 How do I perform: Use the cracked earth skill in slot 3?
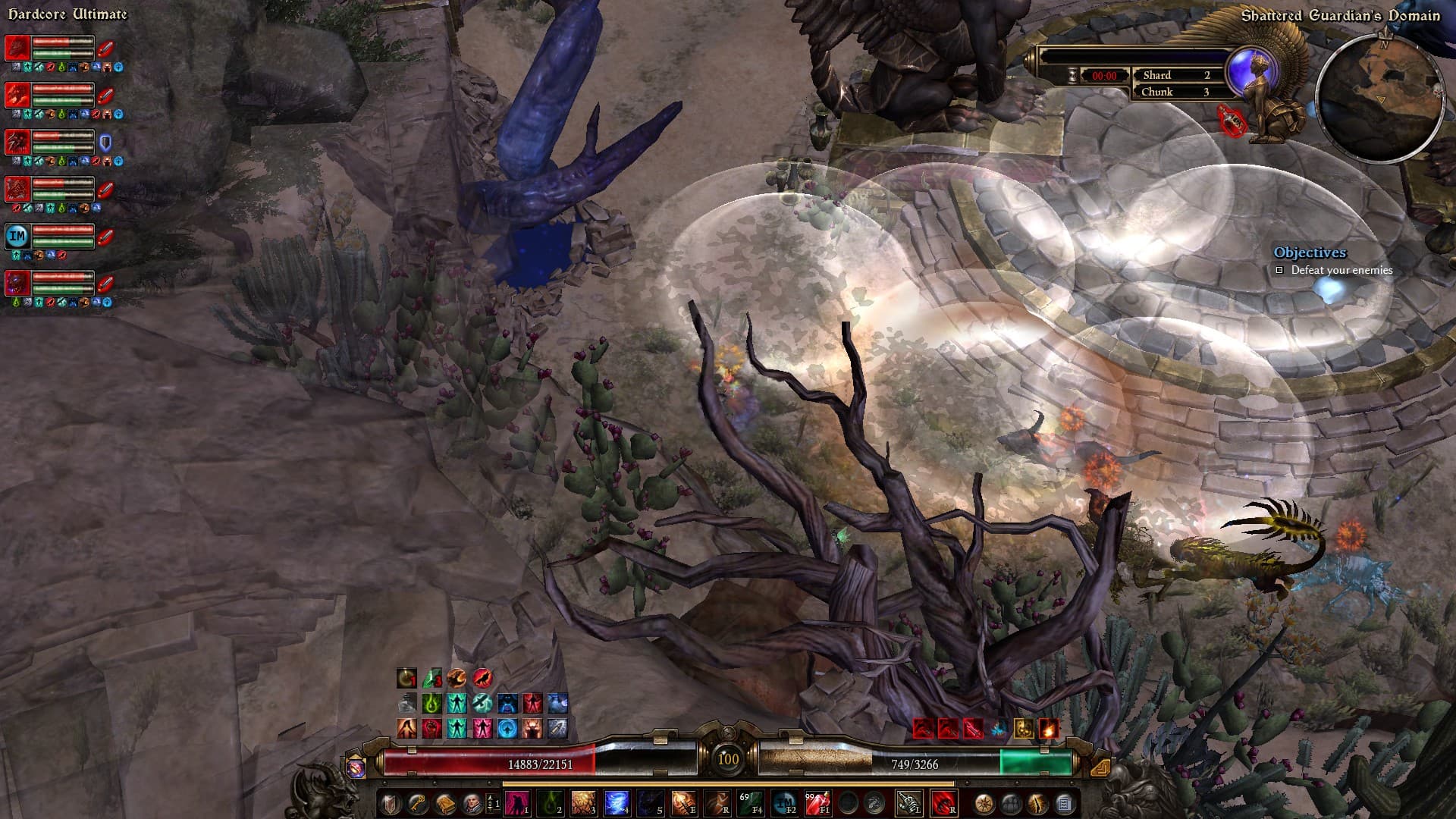click(583, 802)
